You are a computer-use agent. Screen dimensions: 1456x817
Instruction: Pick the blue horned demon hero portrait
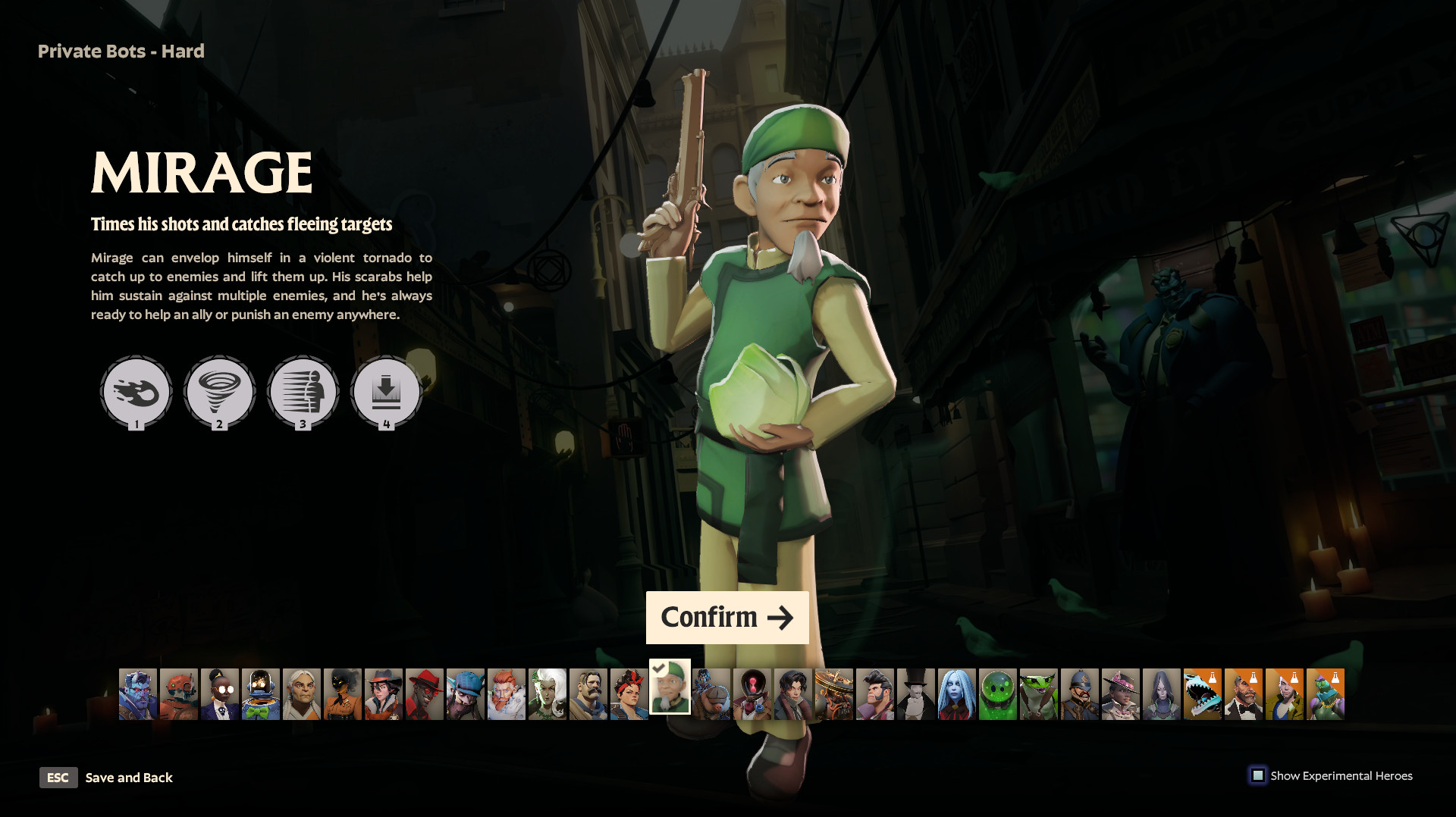point(138,694)
